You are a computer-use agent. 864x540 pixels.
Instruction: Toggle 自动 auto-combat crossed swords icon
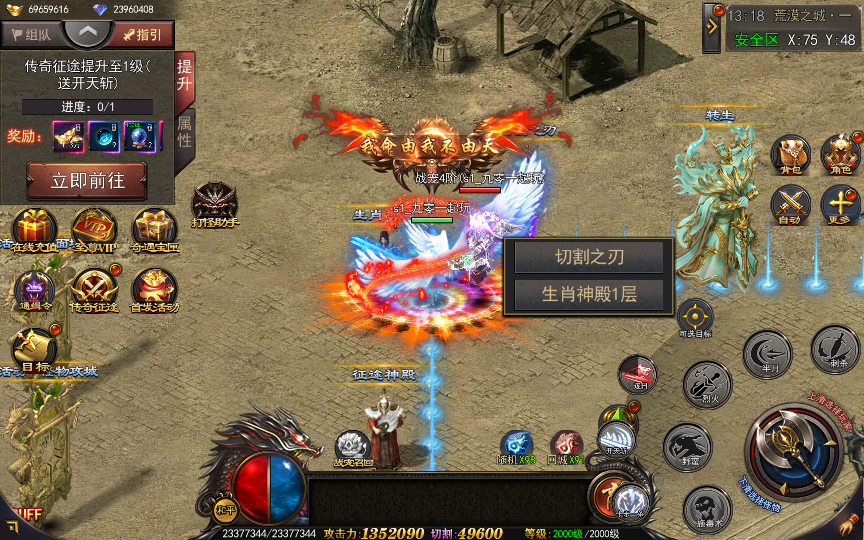pyautogui.click(x=789, y=205)
